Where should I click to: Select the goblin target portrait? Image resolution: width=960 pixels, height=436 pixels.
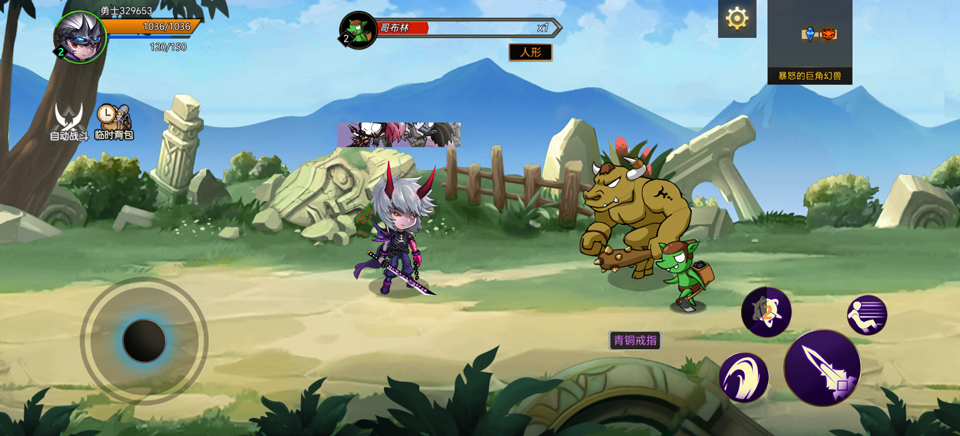(358, 30)
